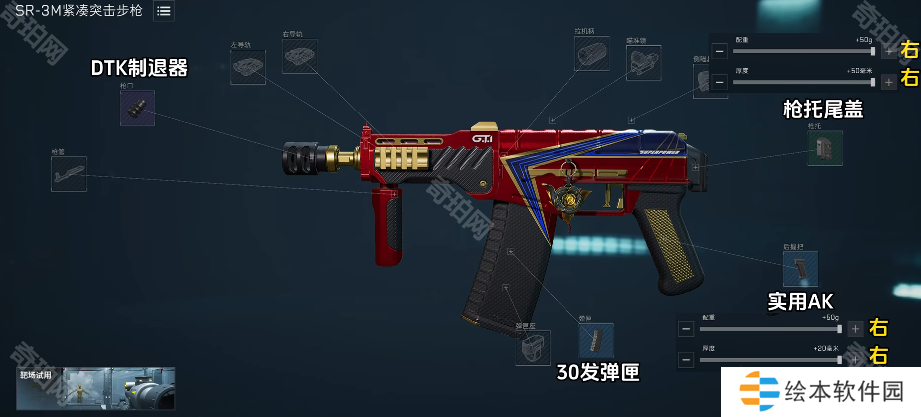Screen dimensions: 921x417
Task: Open the rear grip slot with AK grip
Action: pos(801,268)
